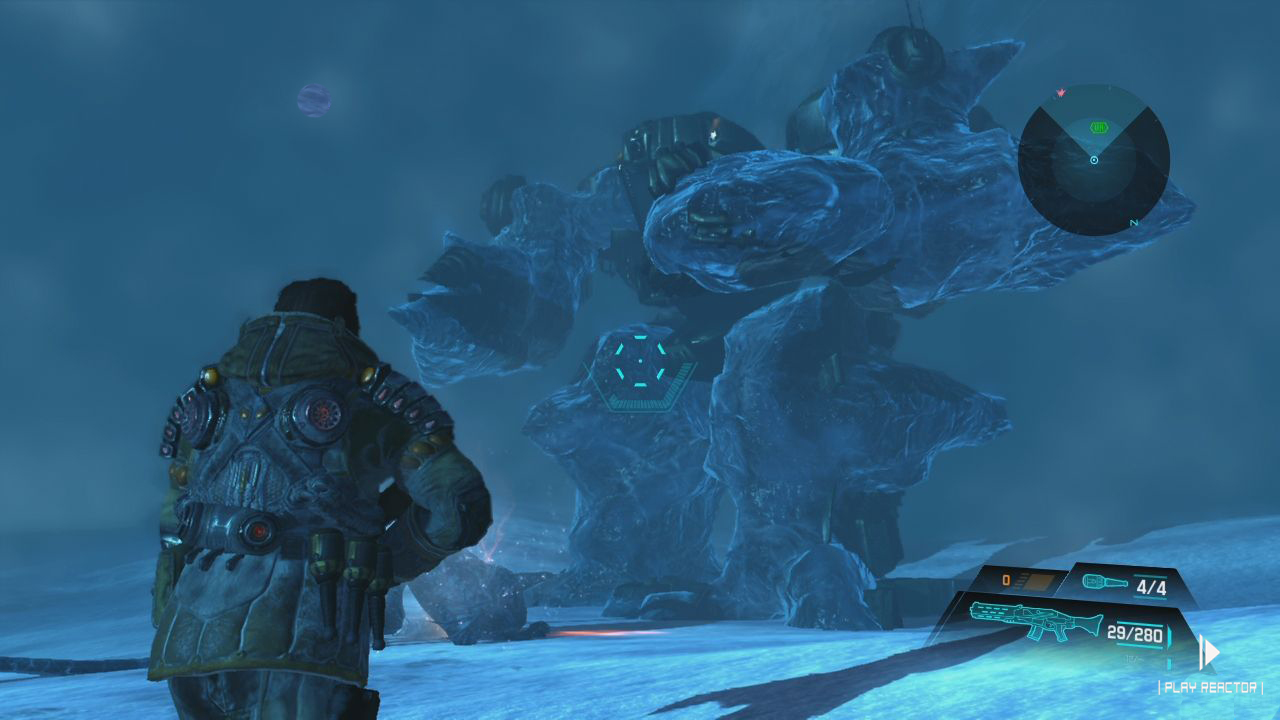This screenshot has width=1280, height=720.
Task: Click the red enemy marker on the radar
Action: (1060, 93)
